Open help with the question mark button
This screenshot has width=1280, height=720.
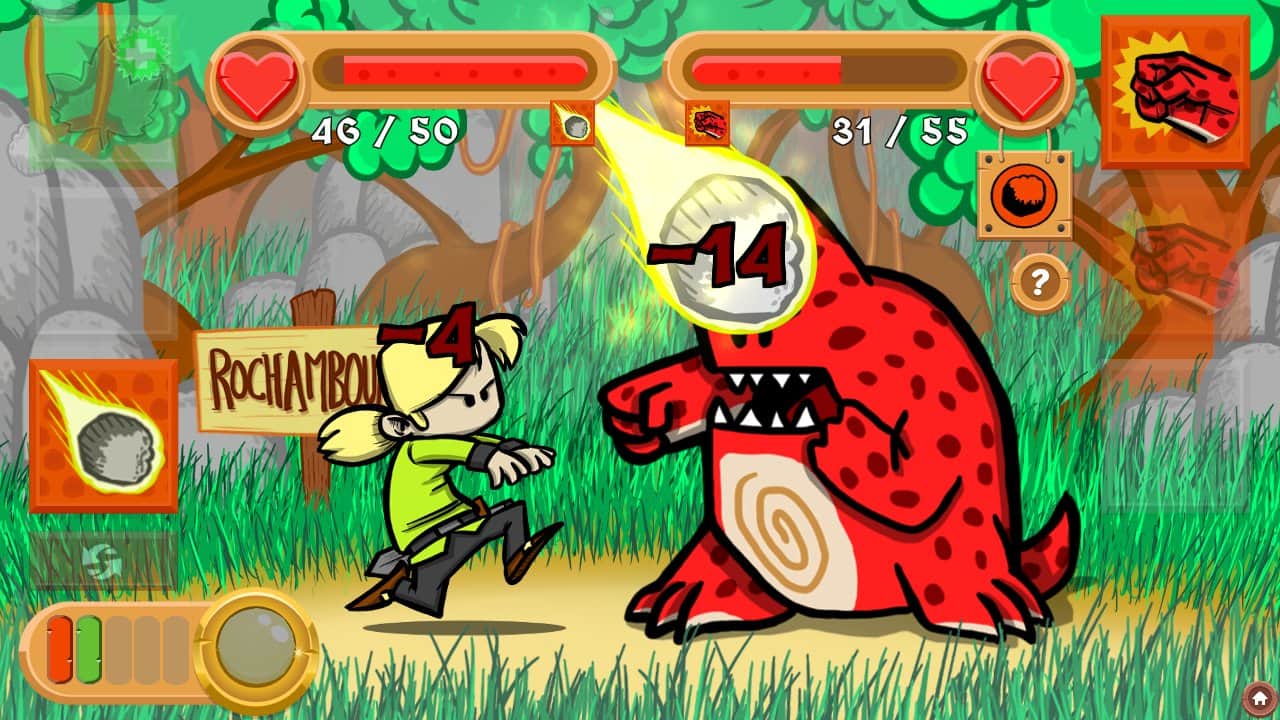1038,283
